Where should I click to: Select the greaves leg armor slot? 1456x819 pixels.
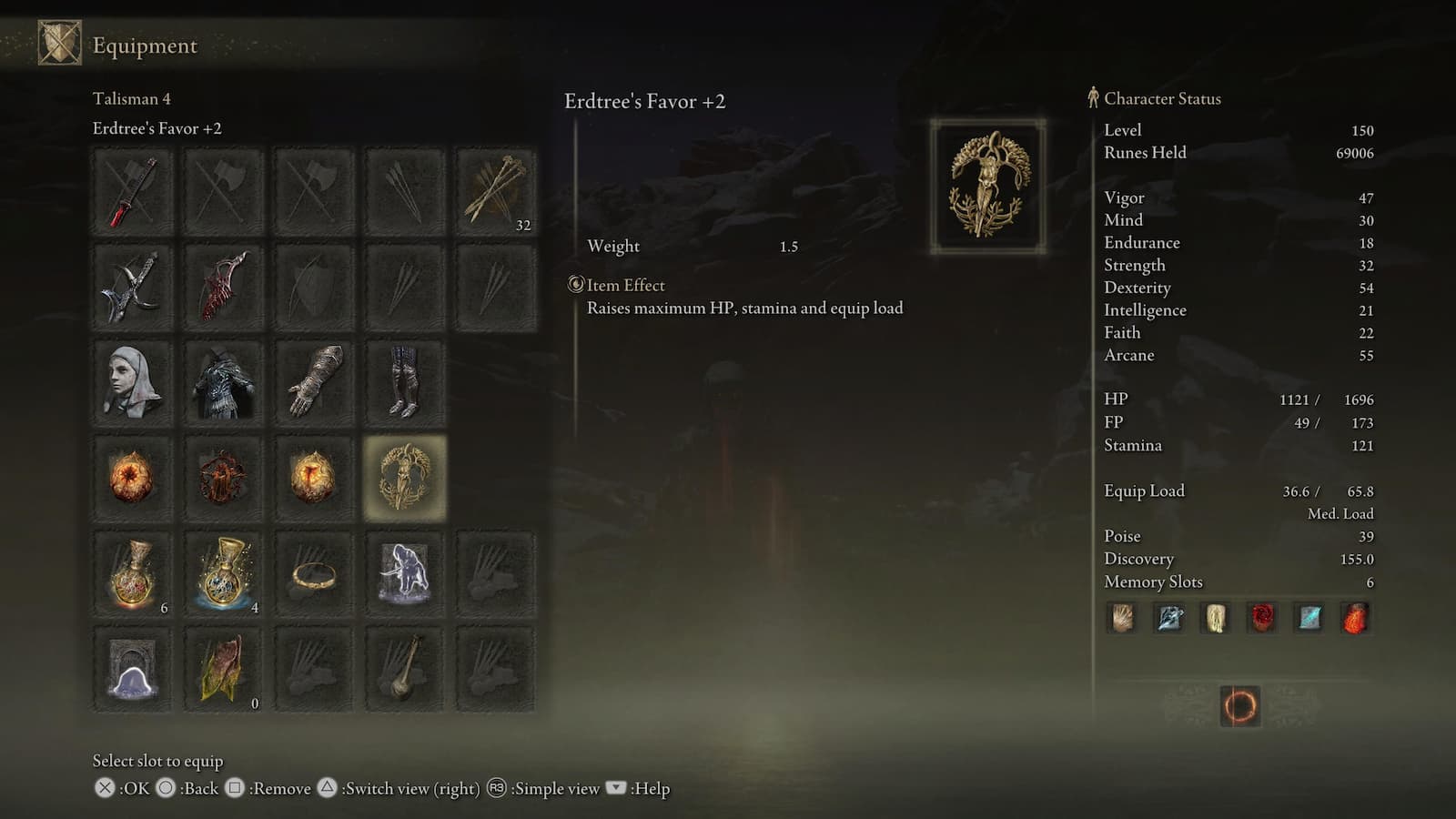tap(405, 382)
